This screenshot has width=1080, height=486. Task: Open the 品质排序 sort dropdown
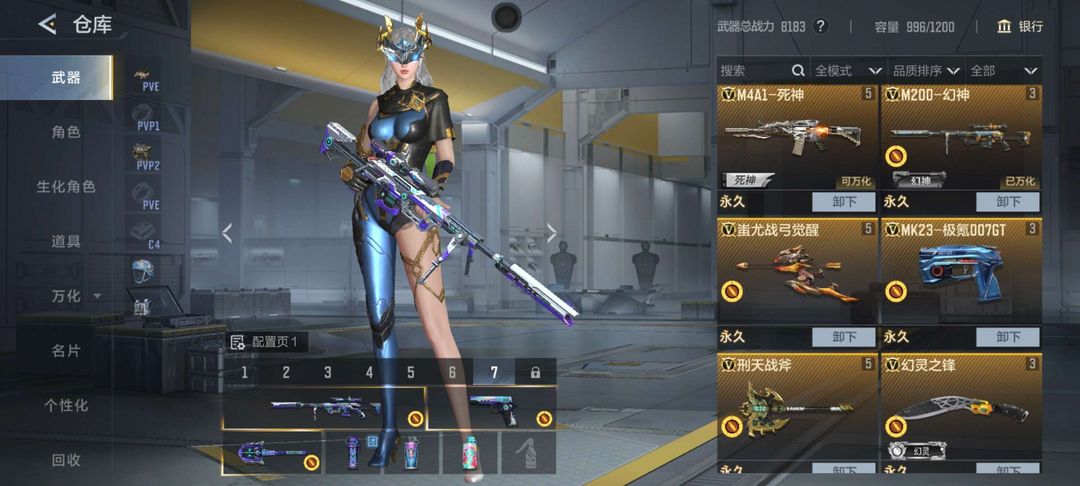pos(925,71)
